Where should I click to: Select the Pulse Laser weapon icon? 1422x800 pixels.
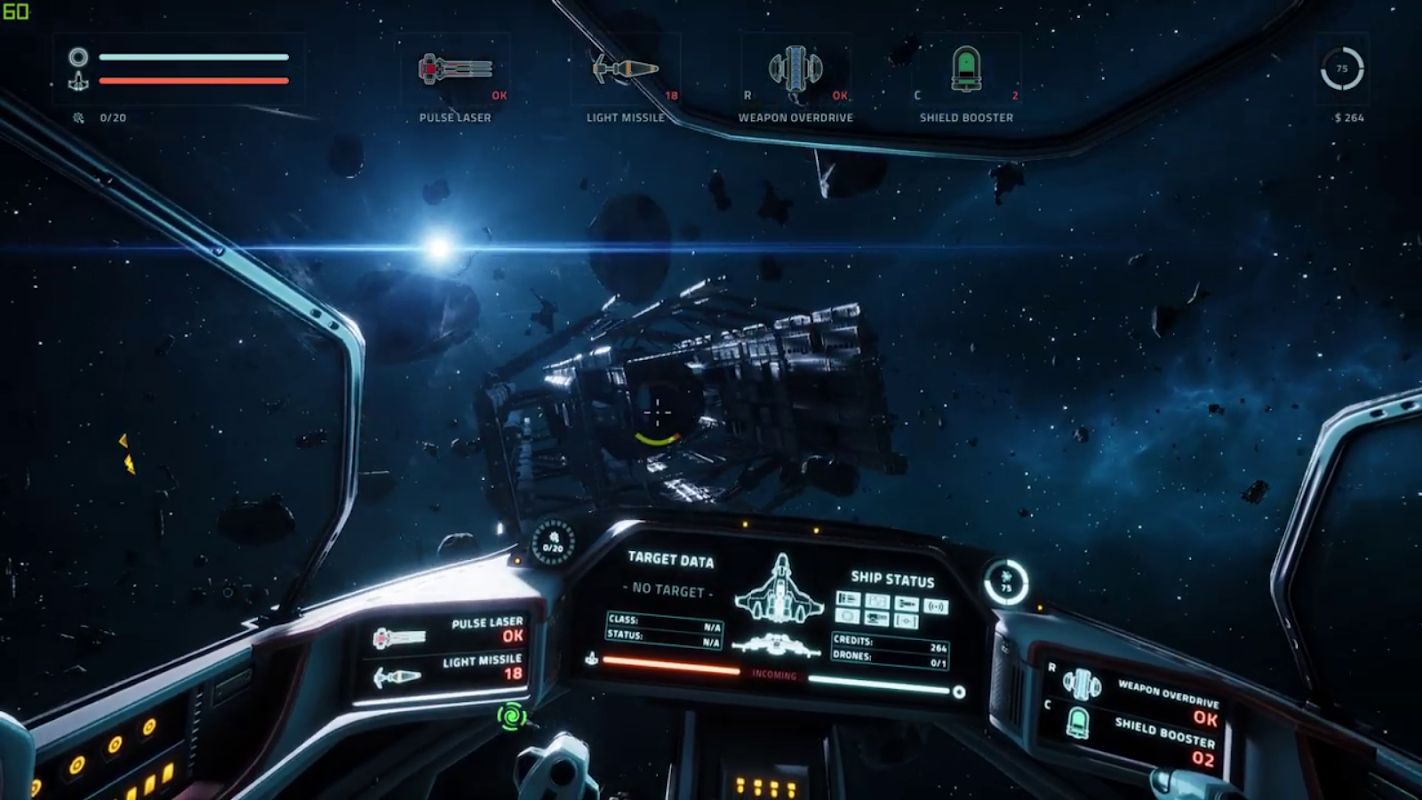[x=455, y=69]
